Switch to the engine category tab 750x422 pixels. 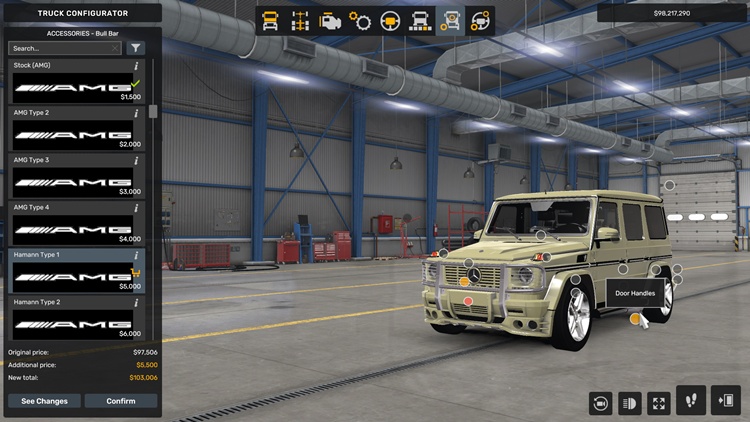[329, 20]
